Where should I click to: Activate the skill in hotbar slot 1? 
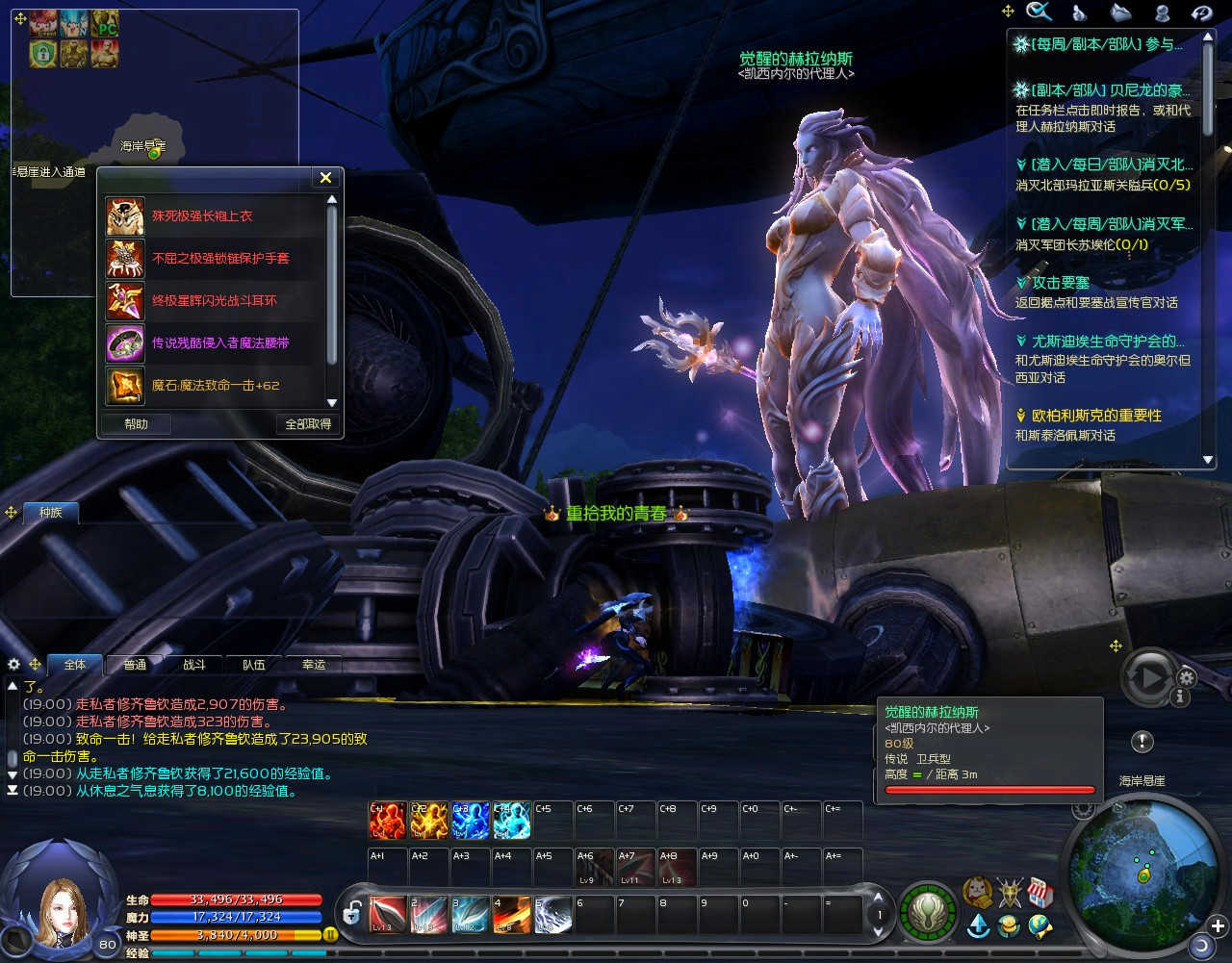[x=388, y=915]
